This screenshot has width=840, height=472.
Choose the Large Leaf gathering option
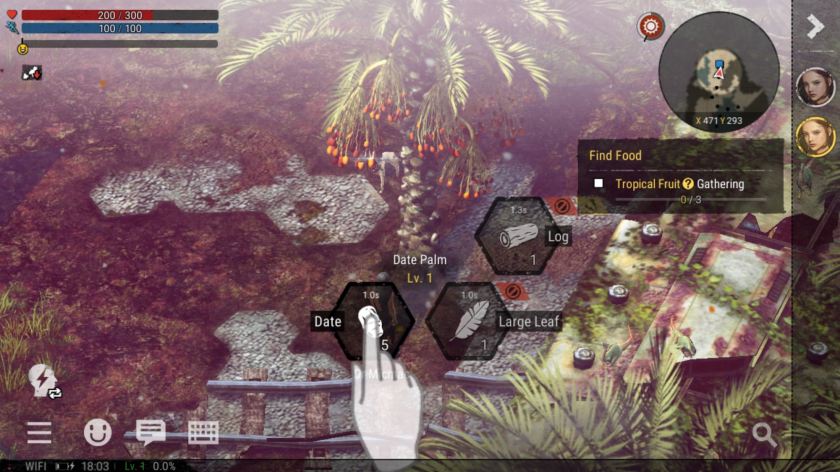pyautogui.click(x=471, y=320)
